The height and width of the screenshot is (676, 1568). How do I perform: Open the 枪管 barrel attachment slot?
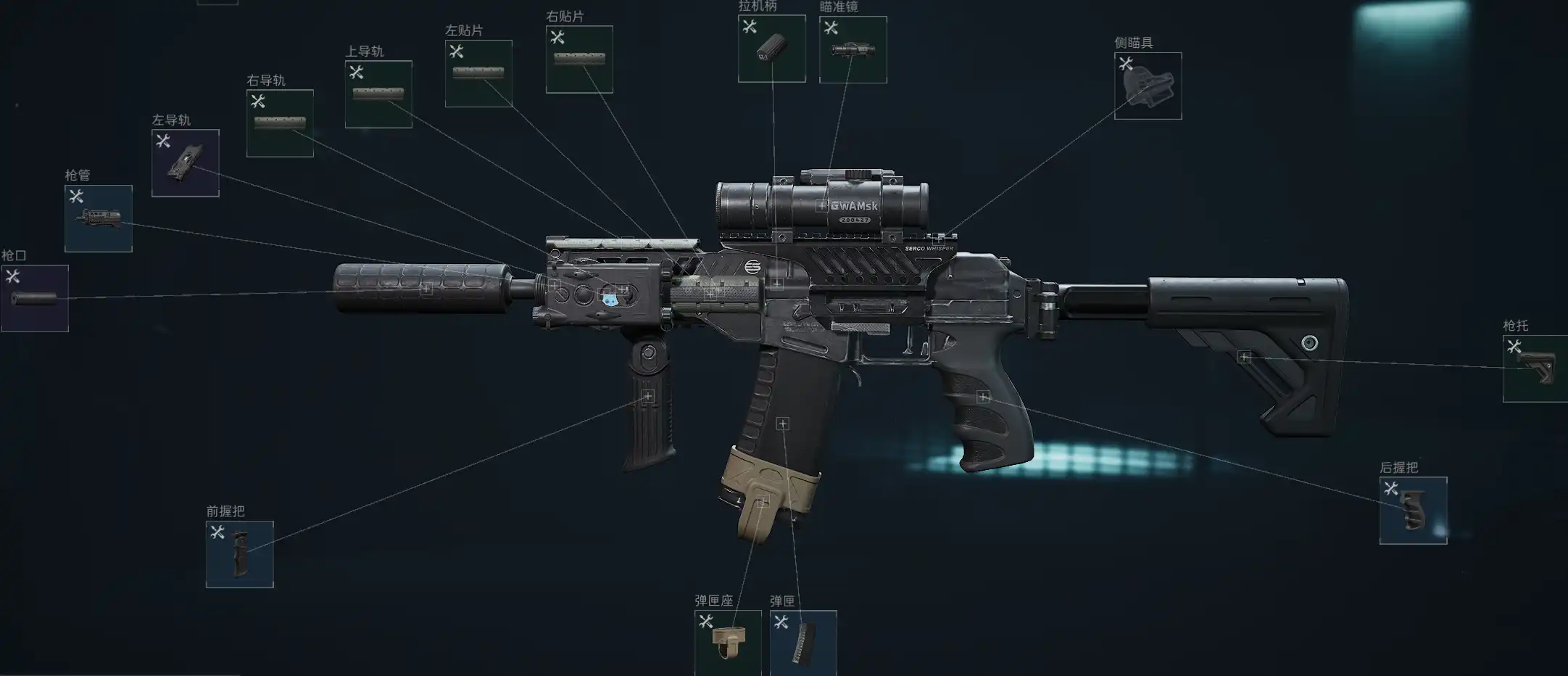pyautogui.click(x=99, y=218)
